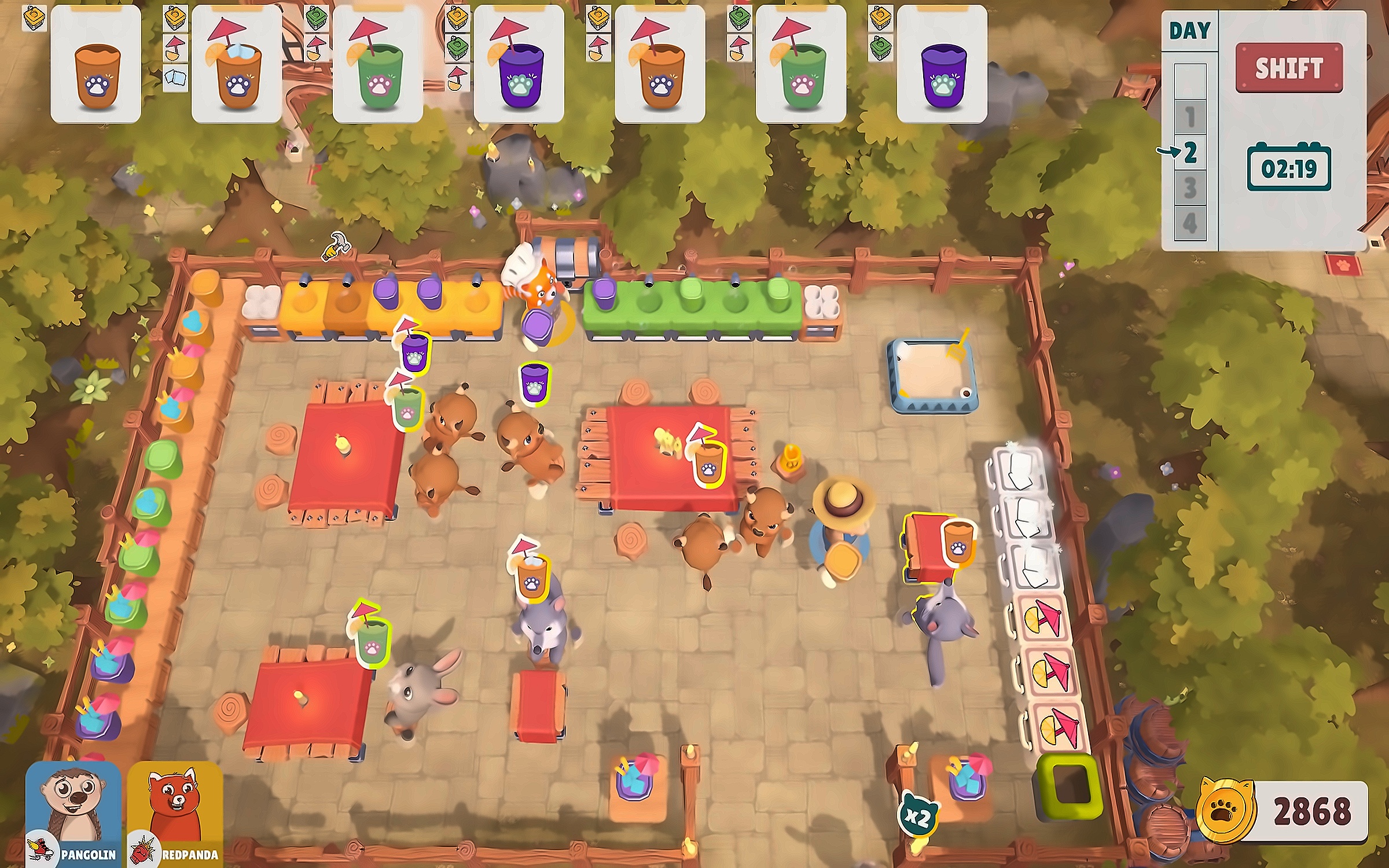Pick the purple drink order with umbrella

tap(519, 64)
